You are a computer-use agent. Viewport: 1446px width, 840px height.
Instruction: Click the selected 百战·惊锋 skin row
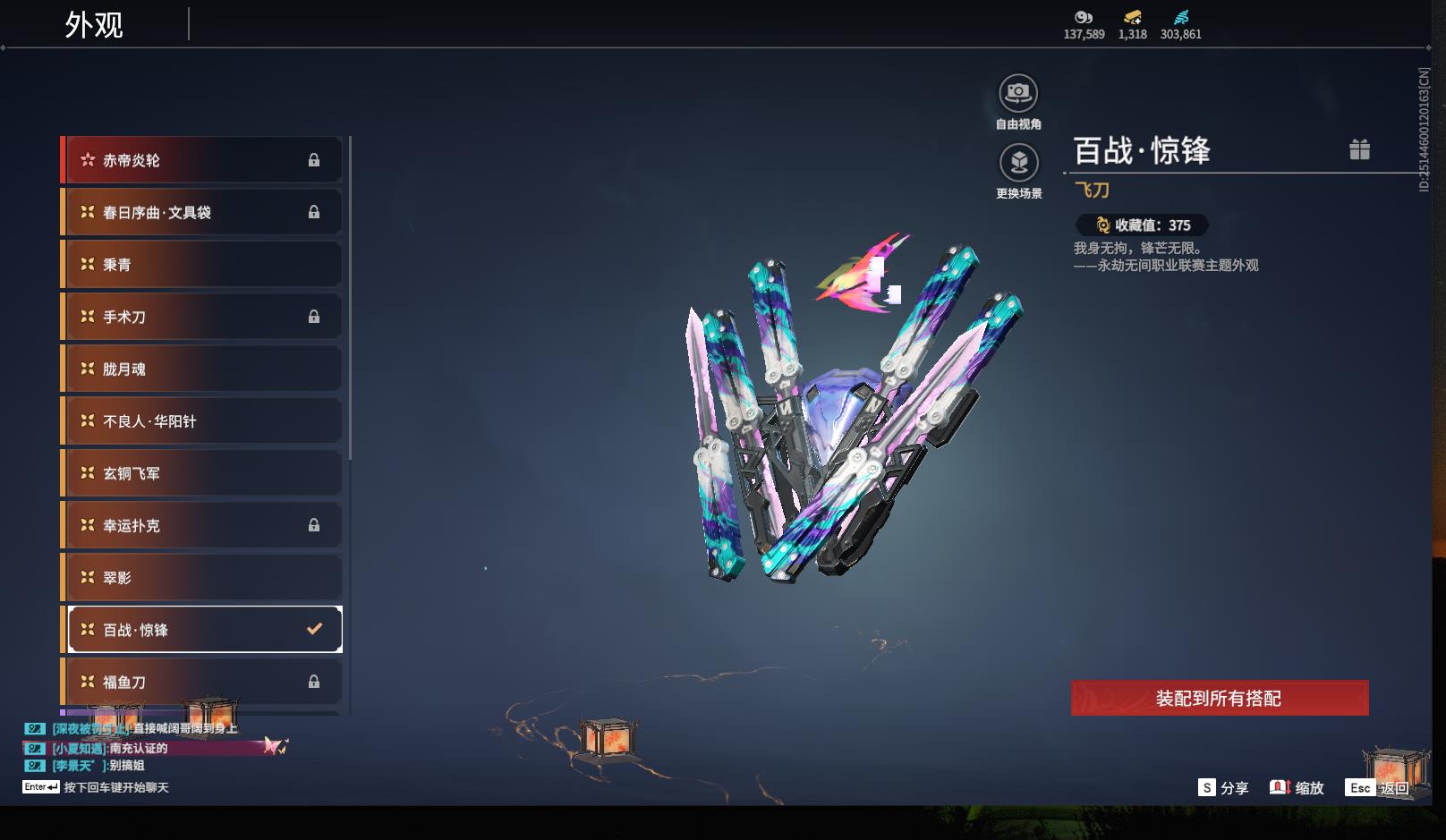[x=204, y=630]
